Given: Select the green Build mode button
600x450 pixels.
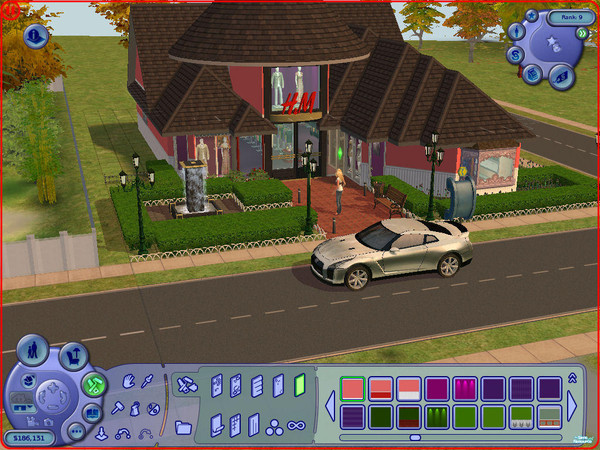Looking at the screenshot, I should coord(94,384).
